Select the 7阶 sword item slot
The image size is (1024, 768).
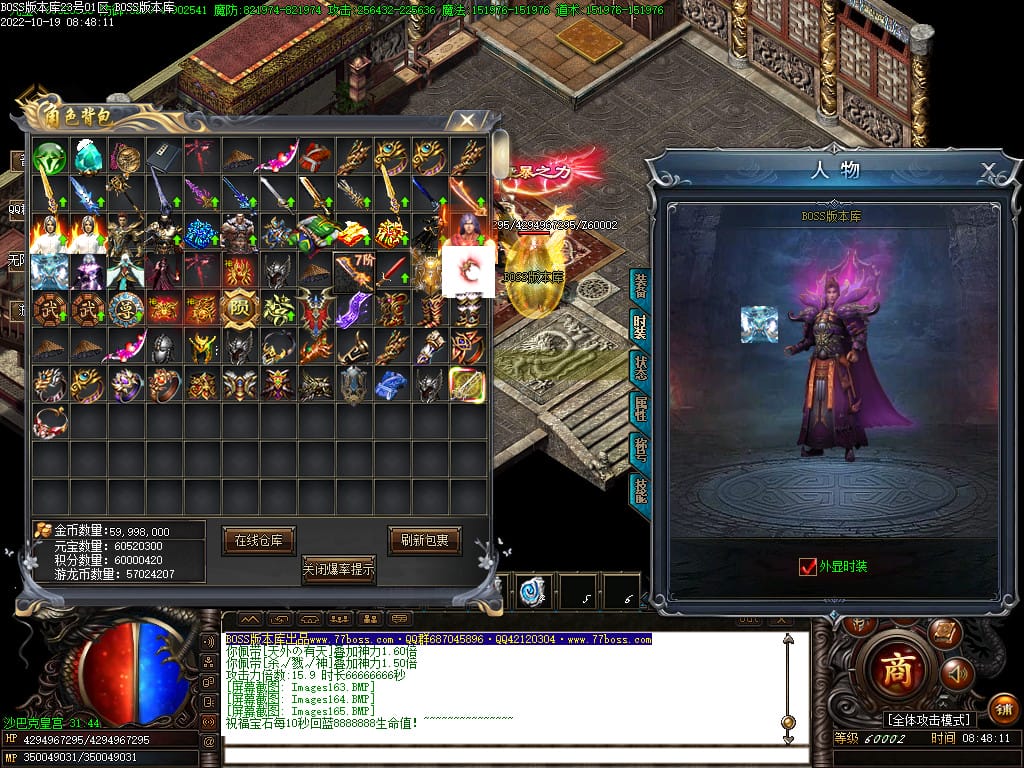pyautogui.click(x=352, y=269)
